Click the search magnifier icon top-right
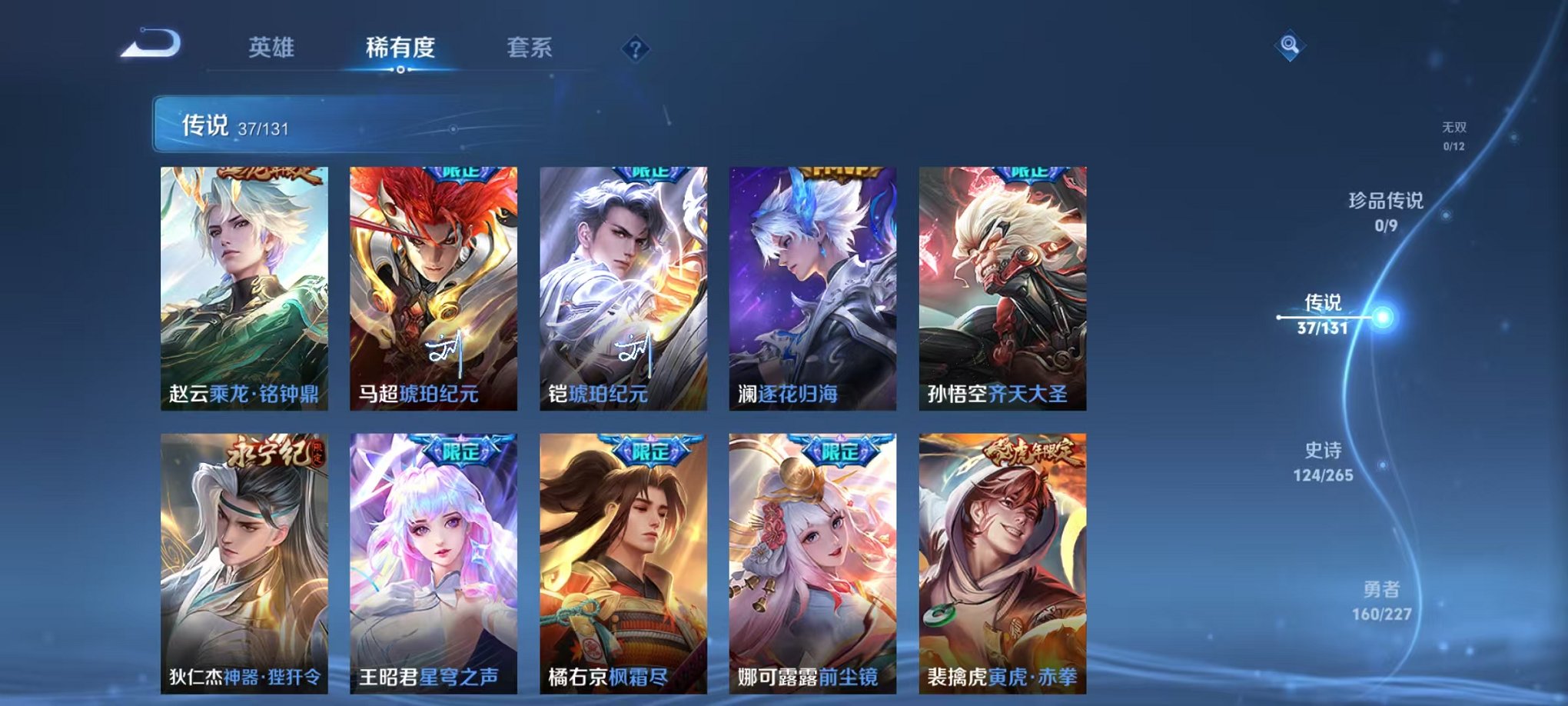The width and height of the screenshot is (1568, 706). tap(1291, 44)
